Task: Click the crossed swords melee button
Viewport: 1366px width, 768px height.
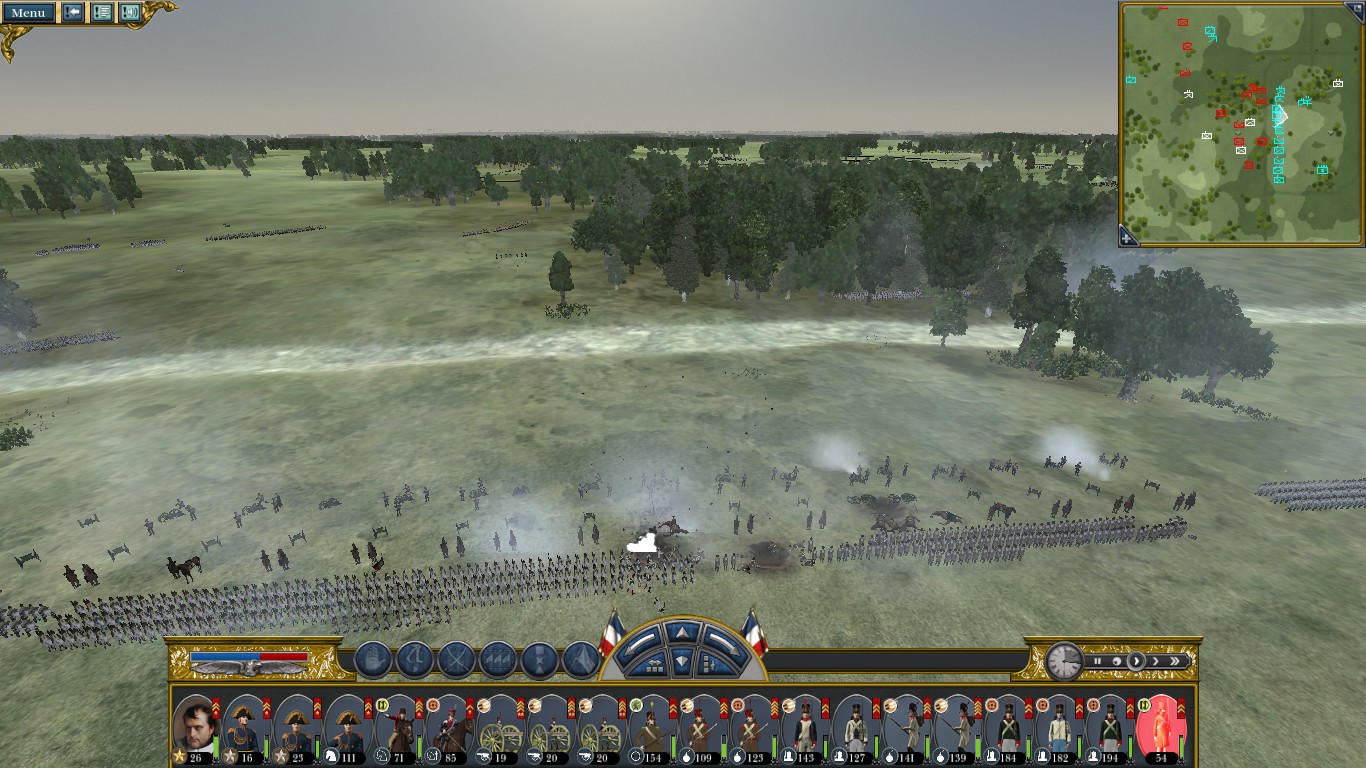Action: 456,660
